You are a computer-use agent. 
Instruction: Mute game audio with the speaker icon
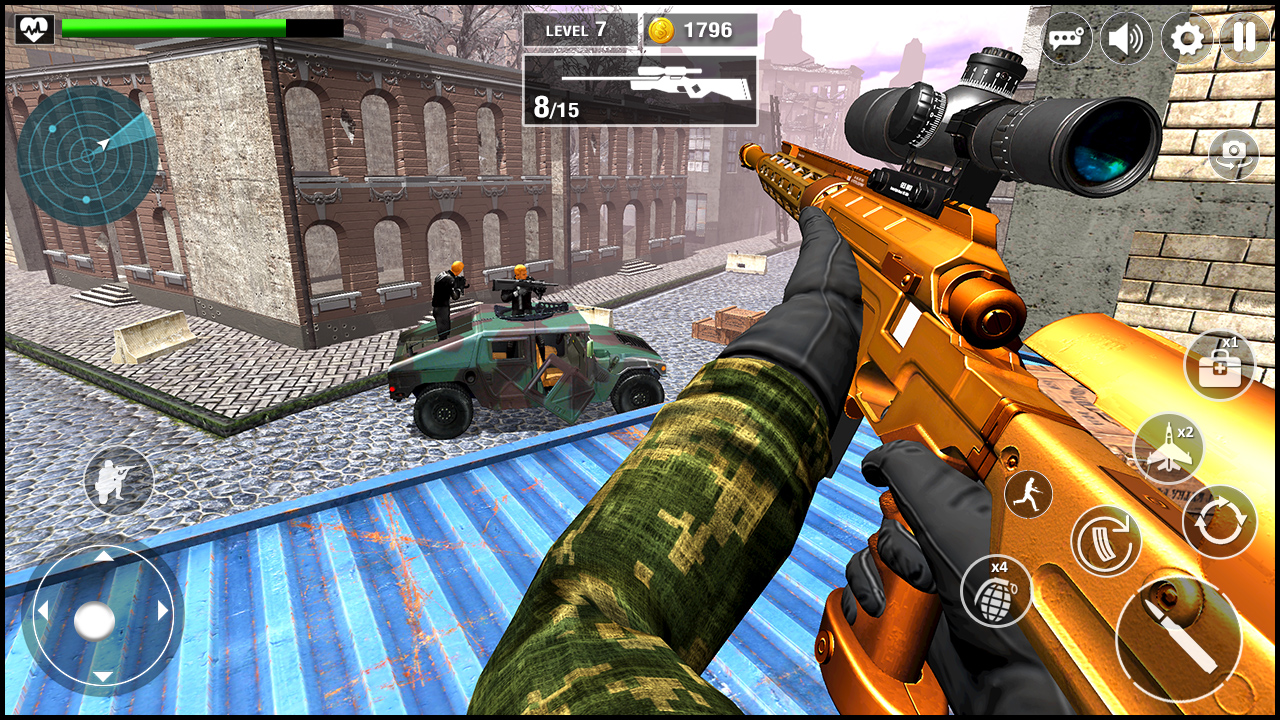click(1129, 38)
